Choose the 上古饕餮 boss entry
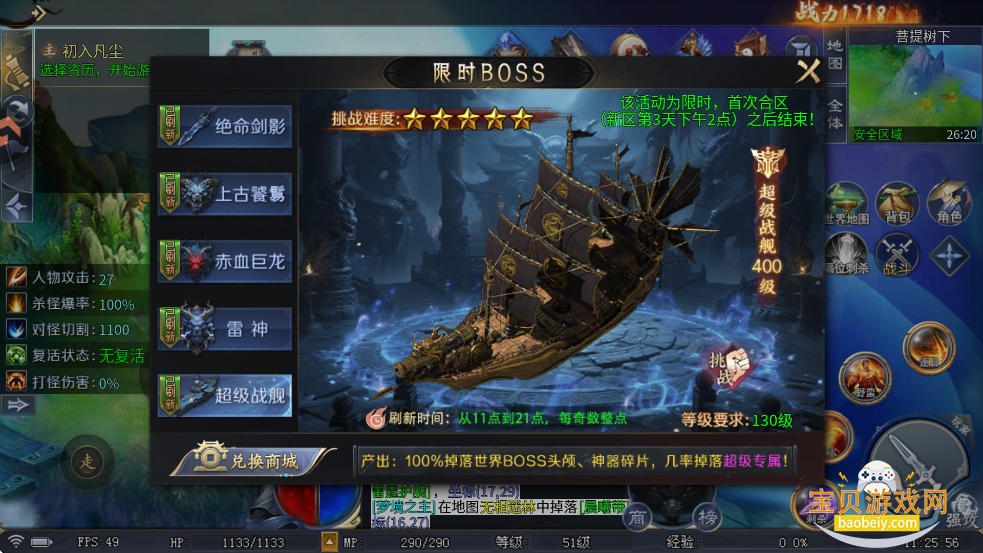The width and height of the screenshot is (983, 553). pos(225,192)
